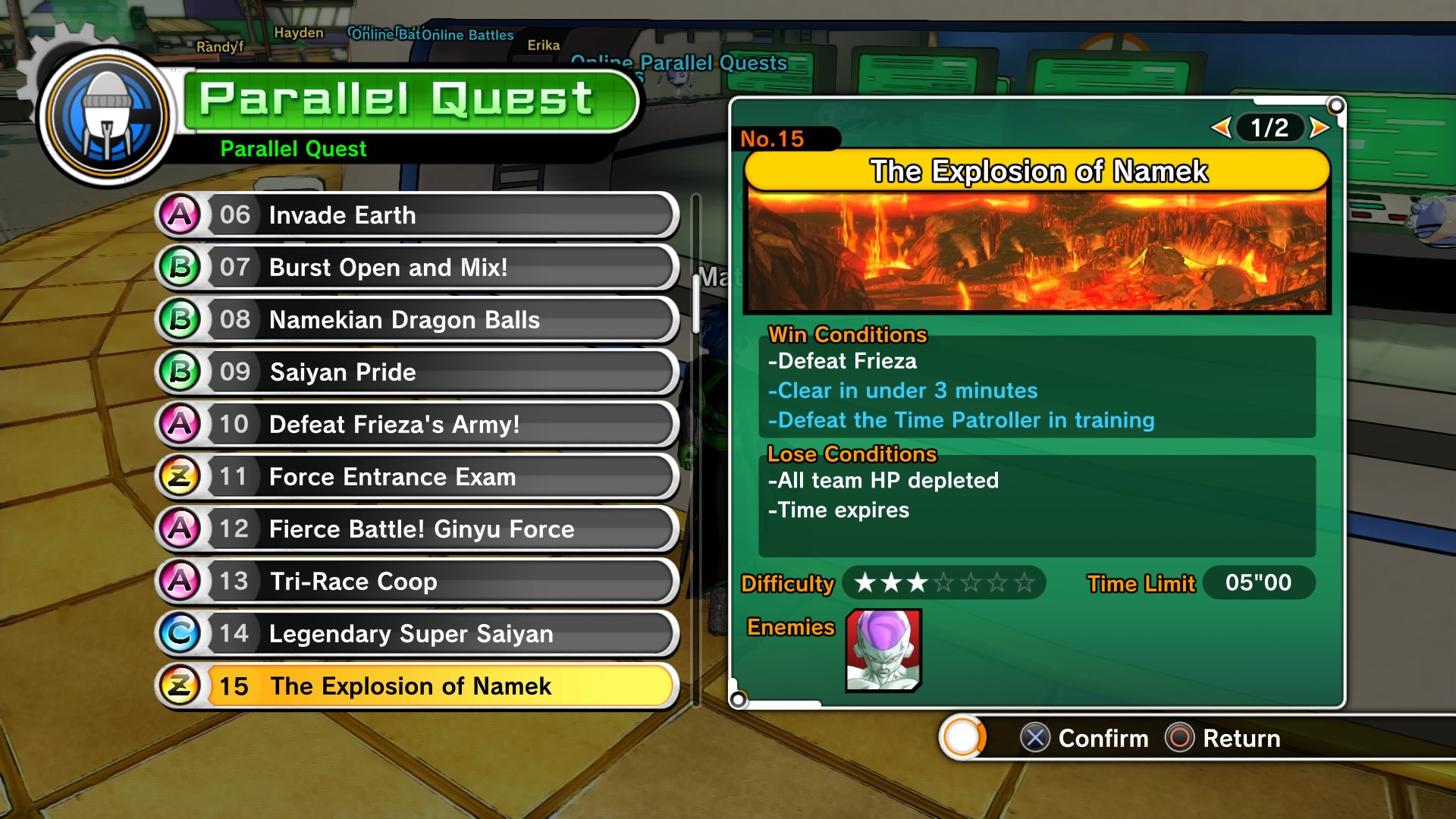Pick quest 09 Saiyan Pride

pyautogui.click(x=417, y=372)
